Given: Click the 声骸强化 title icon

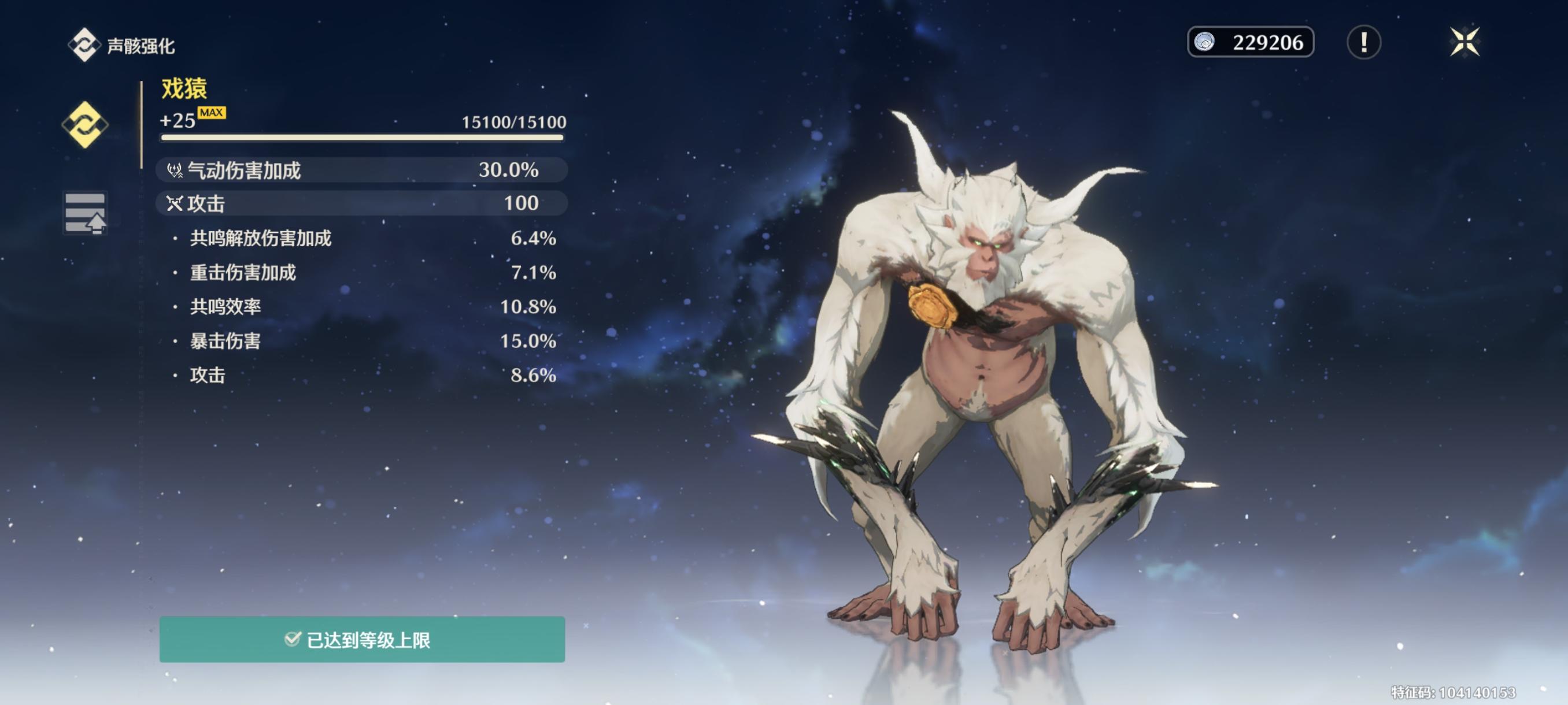Looking at the screenshot, I should tap(83, 45).
